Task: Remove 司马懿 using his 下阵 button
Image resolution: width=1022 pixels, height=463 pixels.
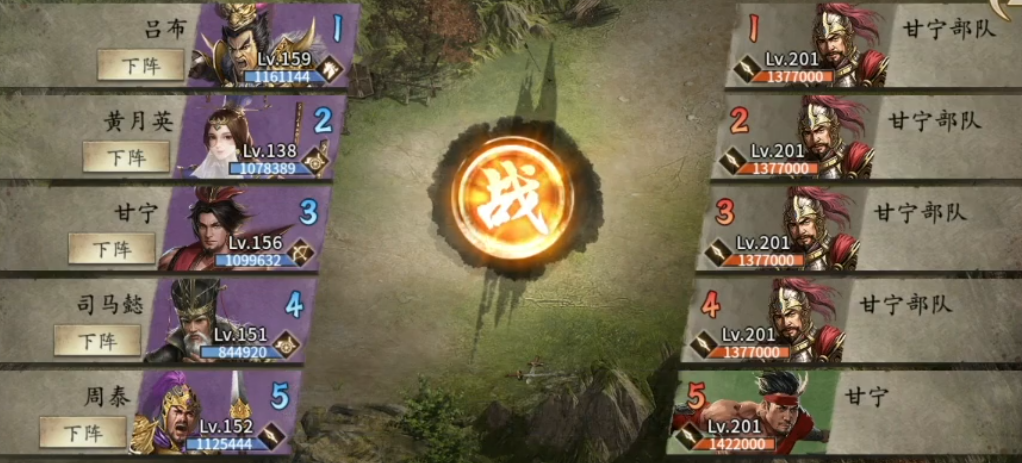Action: pyautogui.click(x=97, y=339)
